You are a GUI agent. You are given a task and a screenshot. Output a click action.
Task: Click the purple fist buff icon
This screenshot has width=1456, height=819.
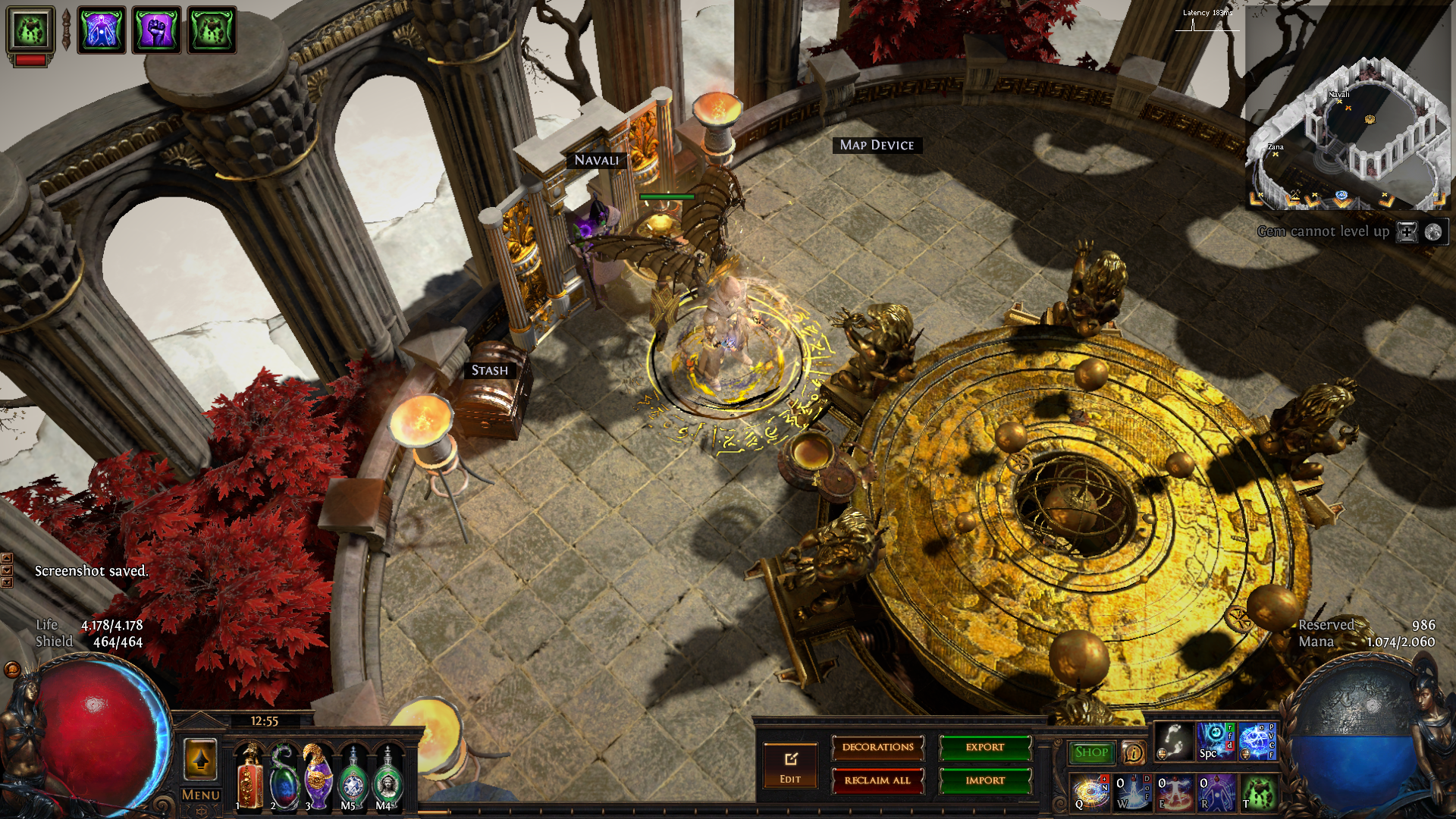tap(157, 30)
